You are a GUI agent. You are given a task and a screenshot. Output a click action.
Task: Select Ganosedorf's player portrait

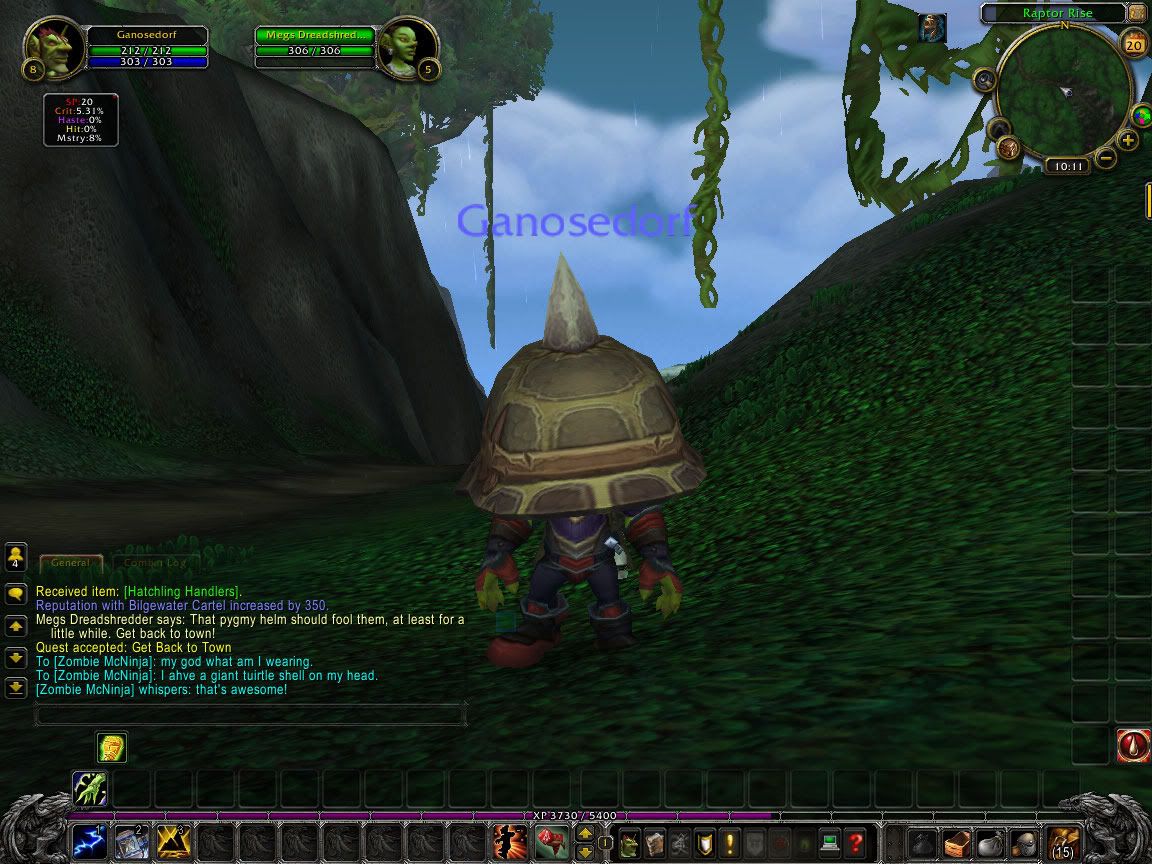(x=52, y=49)
